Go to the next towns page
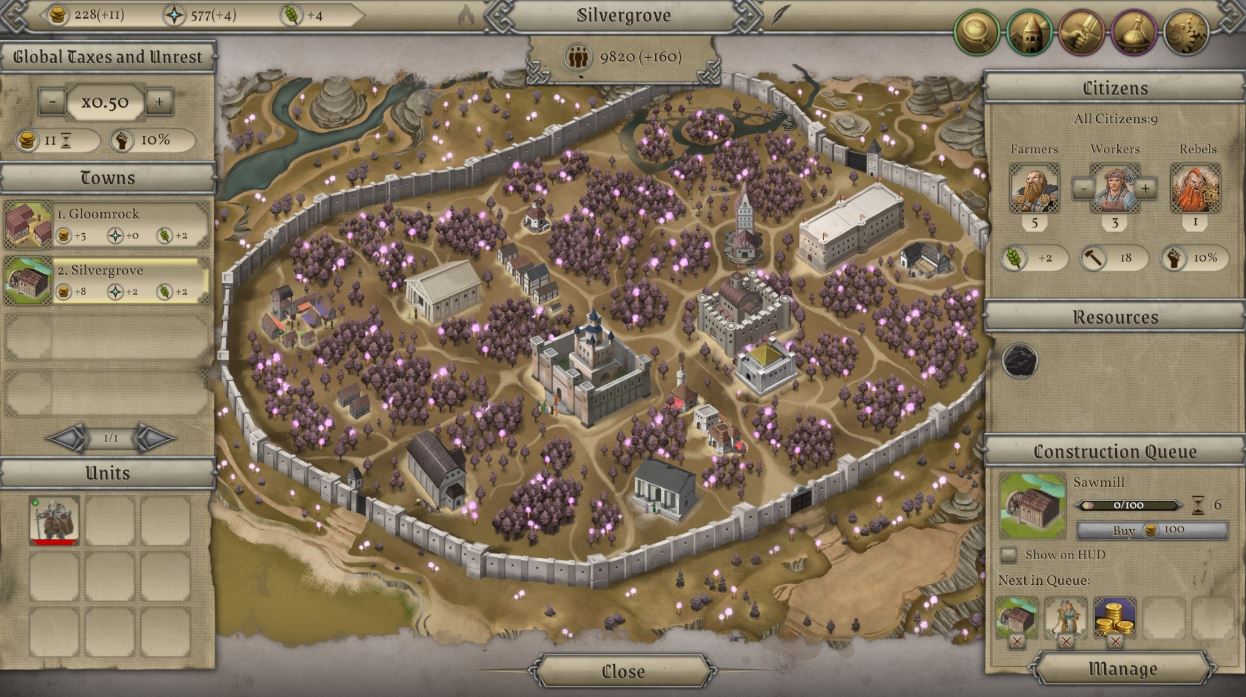1246x697 pixels. click(x=154, y=438)
